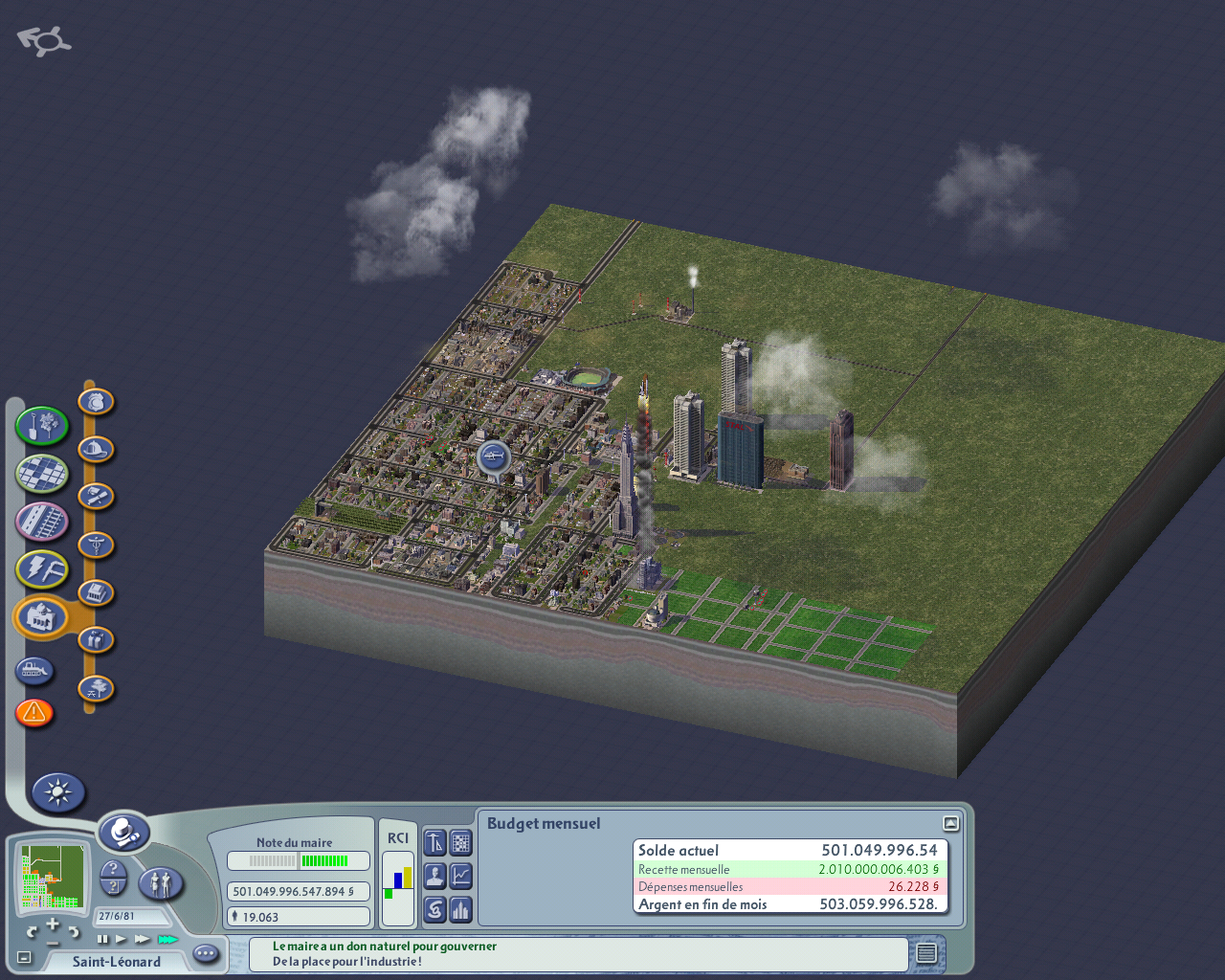Click the city minimap
The image size is (1225, 980).
[x=54, y=876]
